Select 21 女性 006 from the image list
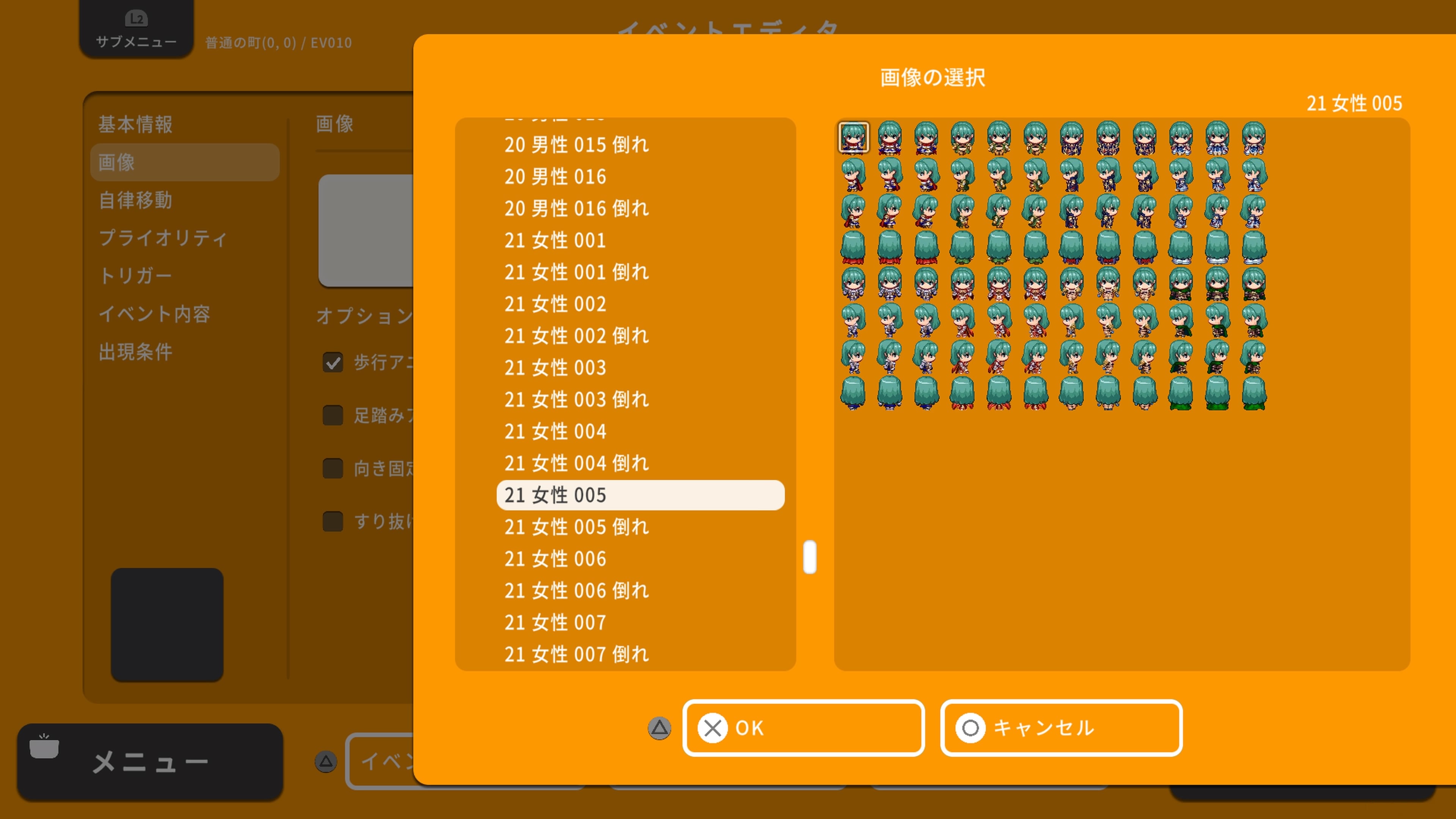This screenshot has width=1456, height=819. (555, 559)
